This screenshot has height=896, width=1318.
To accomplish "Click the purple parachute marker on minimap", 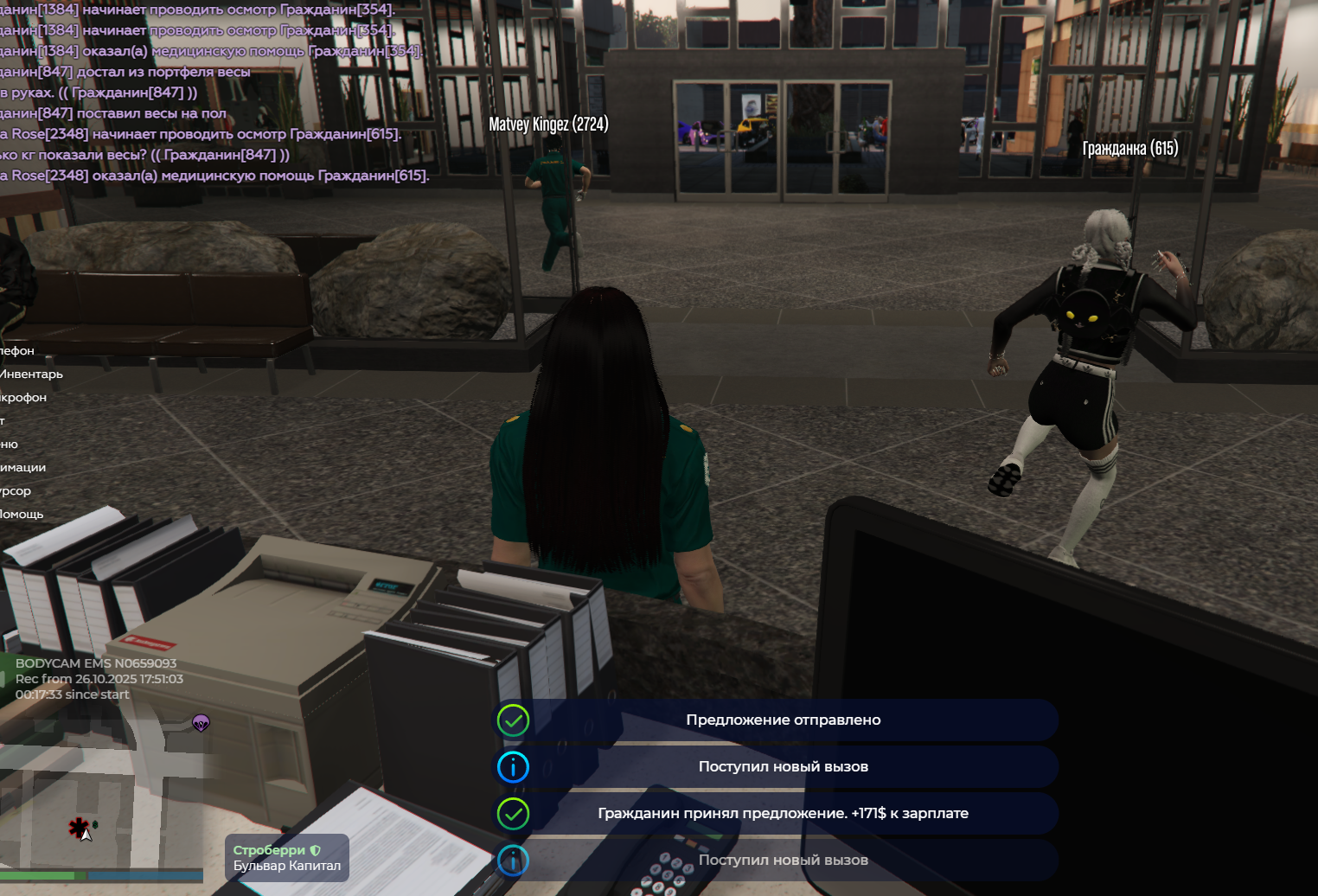I will click(201, 723).
